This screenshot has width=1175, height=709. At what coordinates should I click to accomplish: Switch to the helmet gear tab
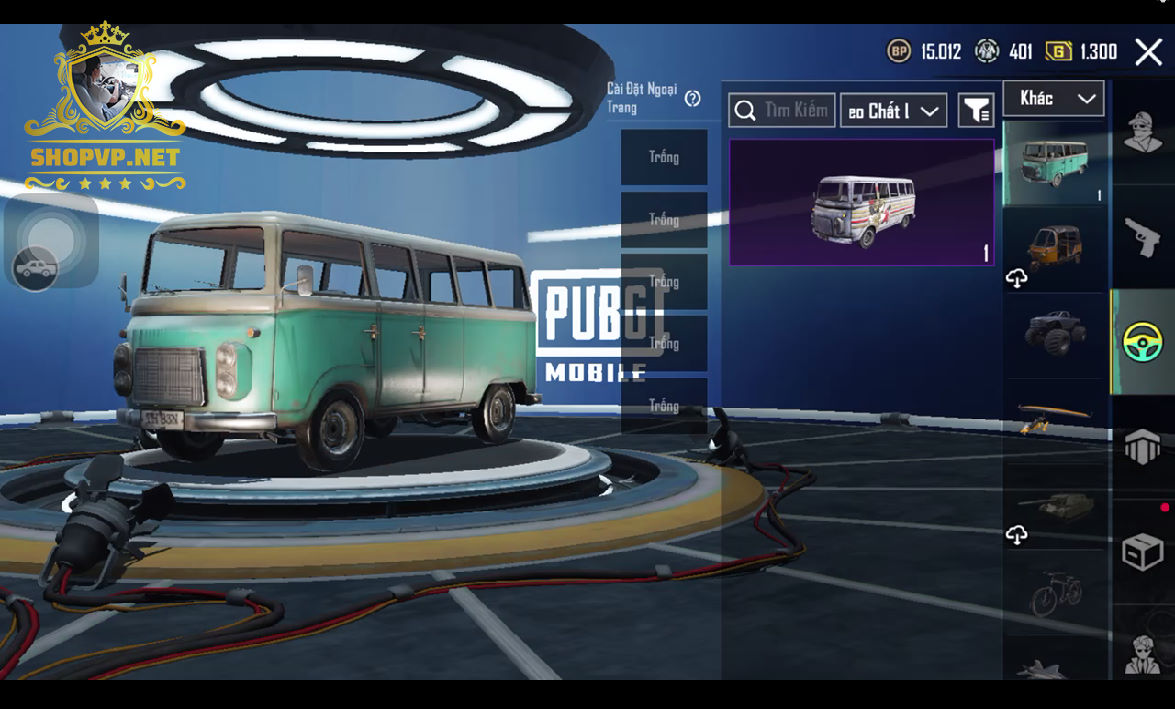(1143, 446)
